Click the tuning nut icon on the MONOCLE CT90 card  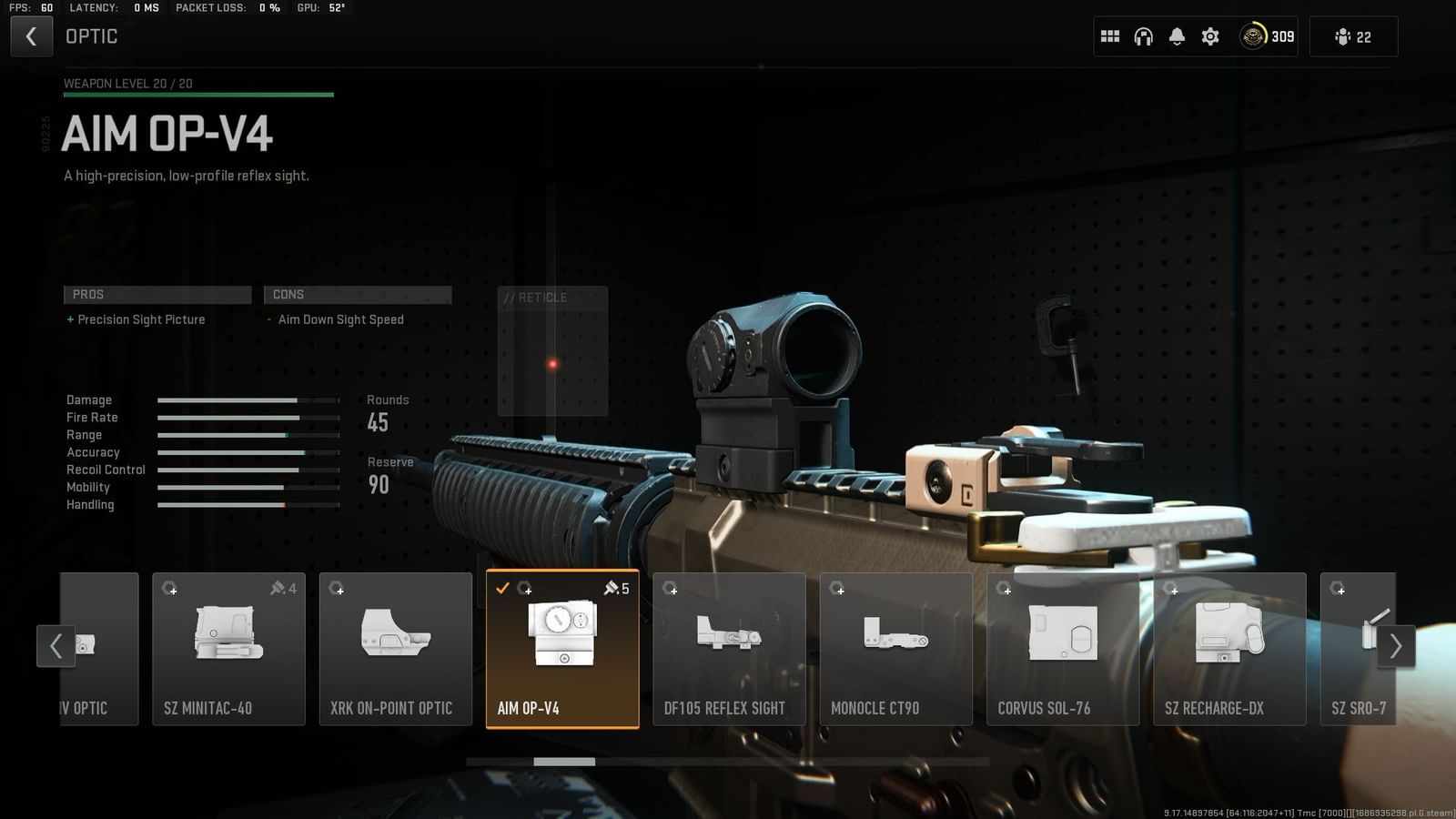click(x=839, y=589)
